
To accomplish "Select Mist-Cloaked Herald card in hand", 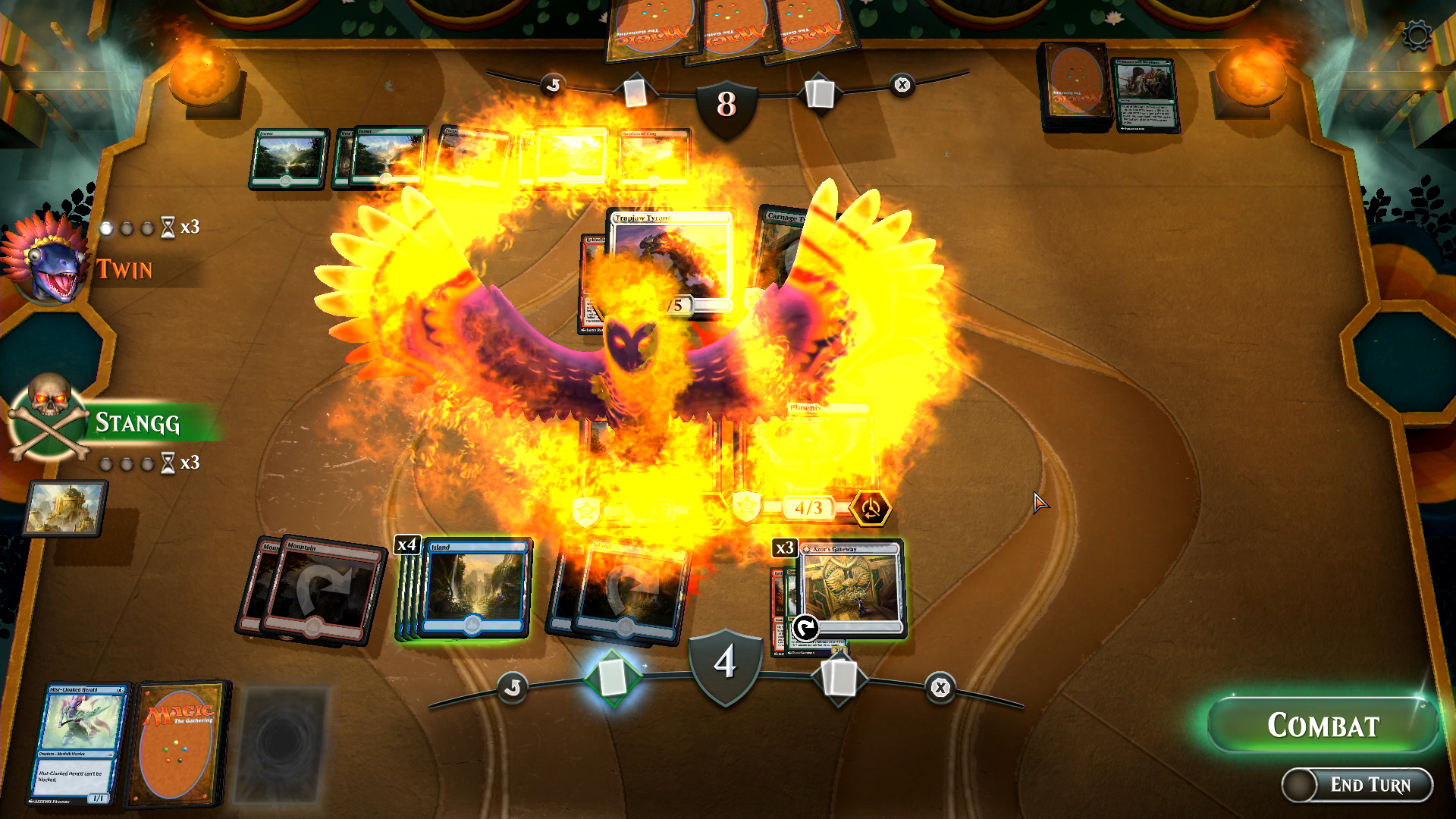I will [77, 743].
